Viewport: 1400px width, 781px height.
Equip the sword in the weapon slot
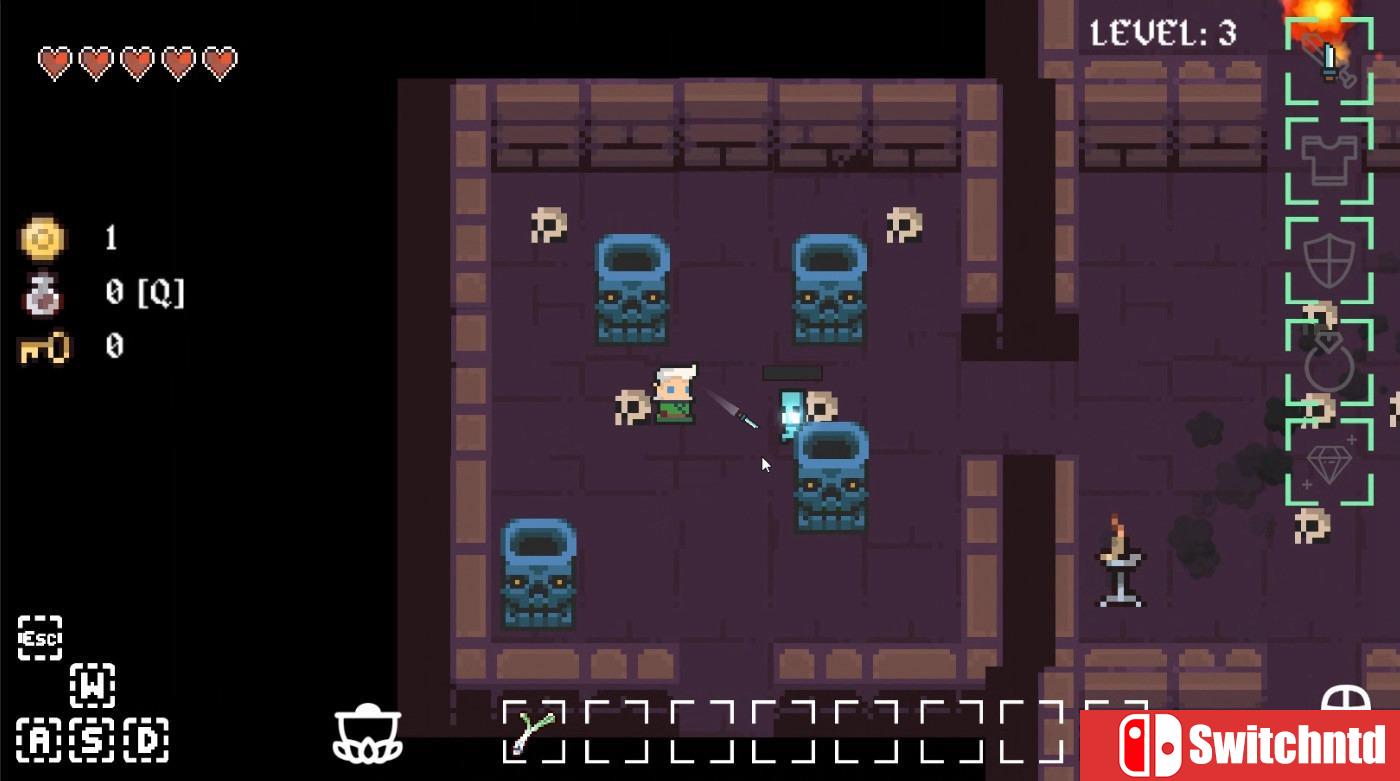pos(1328,60)
